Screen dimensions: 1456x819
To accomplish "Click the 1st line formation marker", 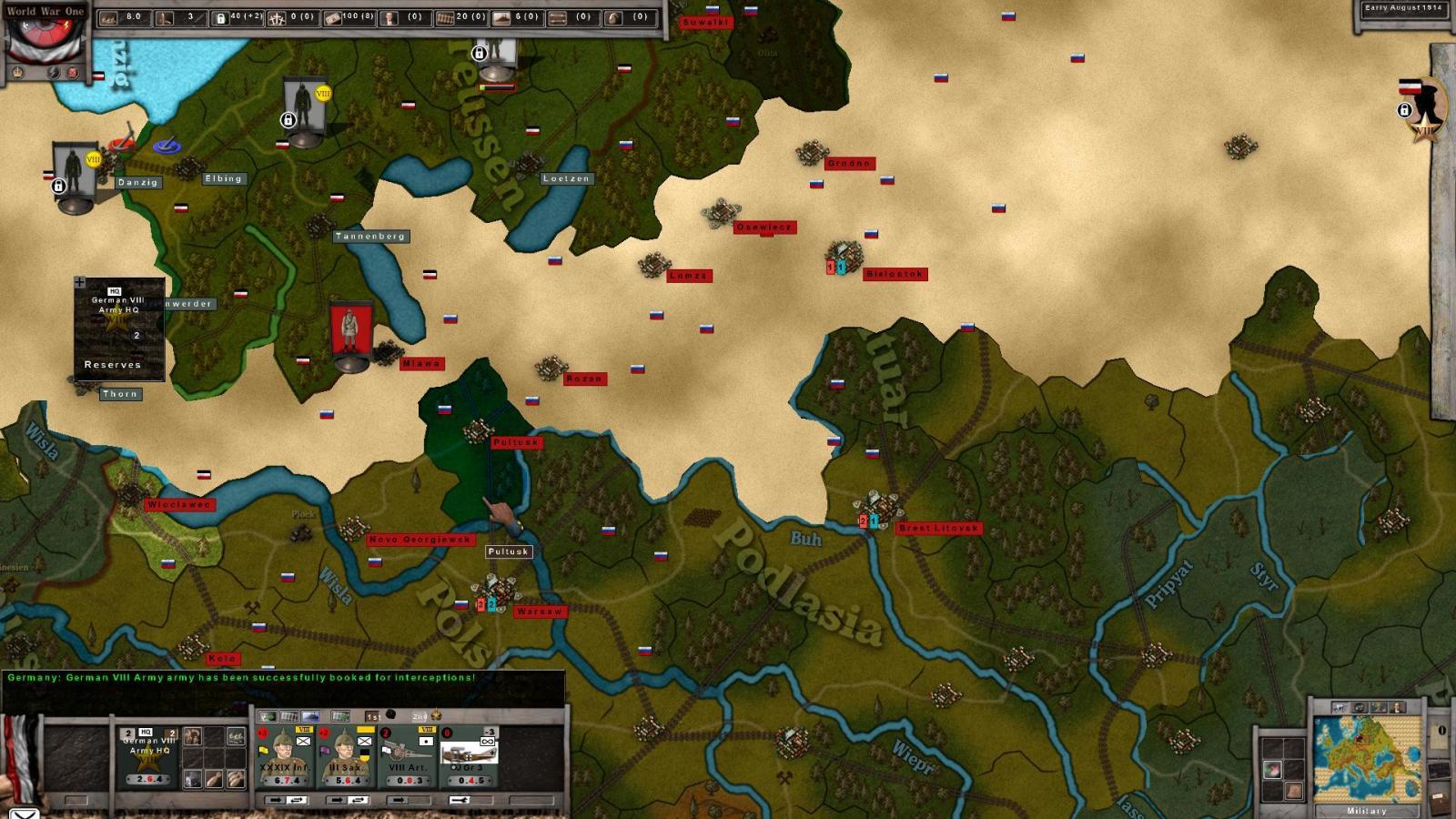I will [x=371, y=716].
